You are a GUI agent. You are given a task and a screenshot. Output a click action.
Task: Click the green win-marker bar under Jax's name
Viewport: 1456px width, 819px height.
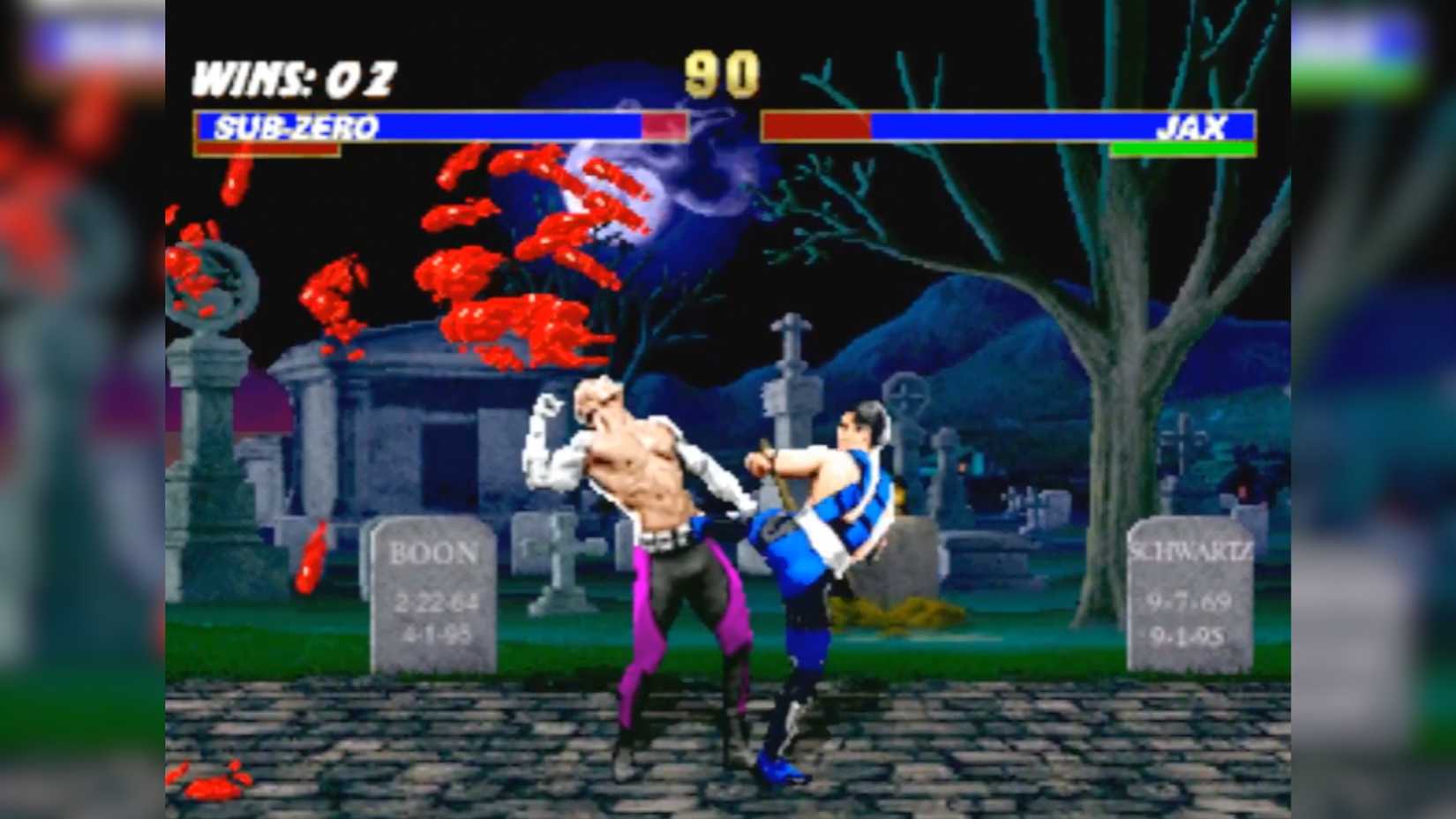[x=1182, y=148]
